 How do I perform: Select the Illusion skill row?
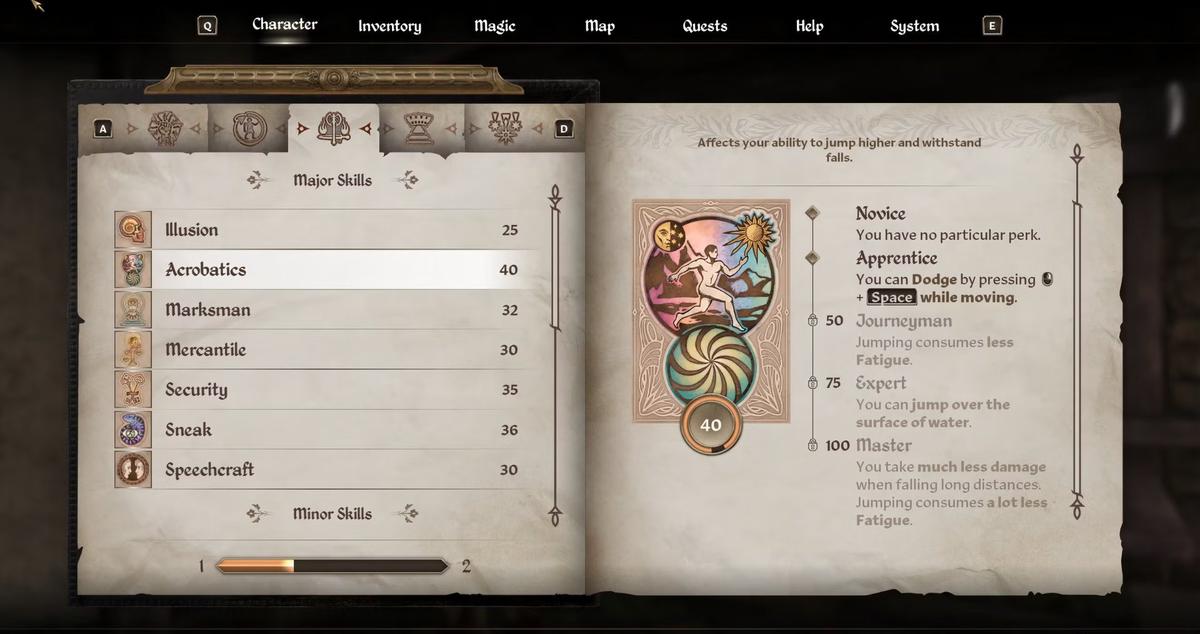(330, 230)
